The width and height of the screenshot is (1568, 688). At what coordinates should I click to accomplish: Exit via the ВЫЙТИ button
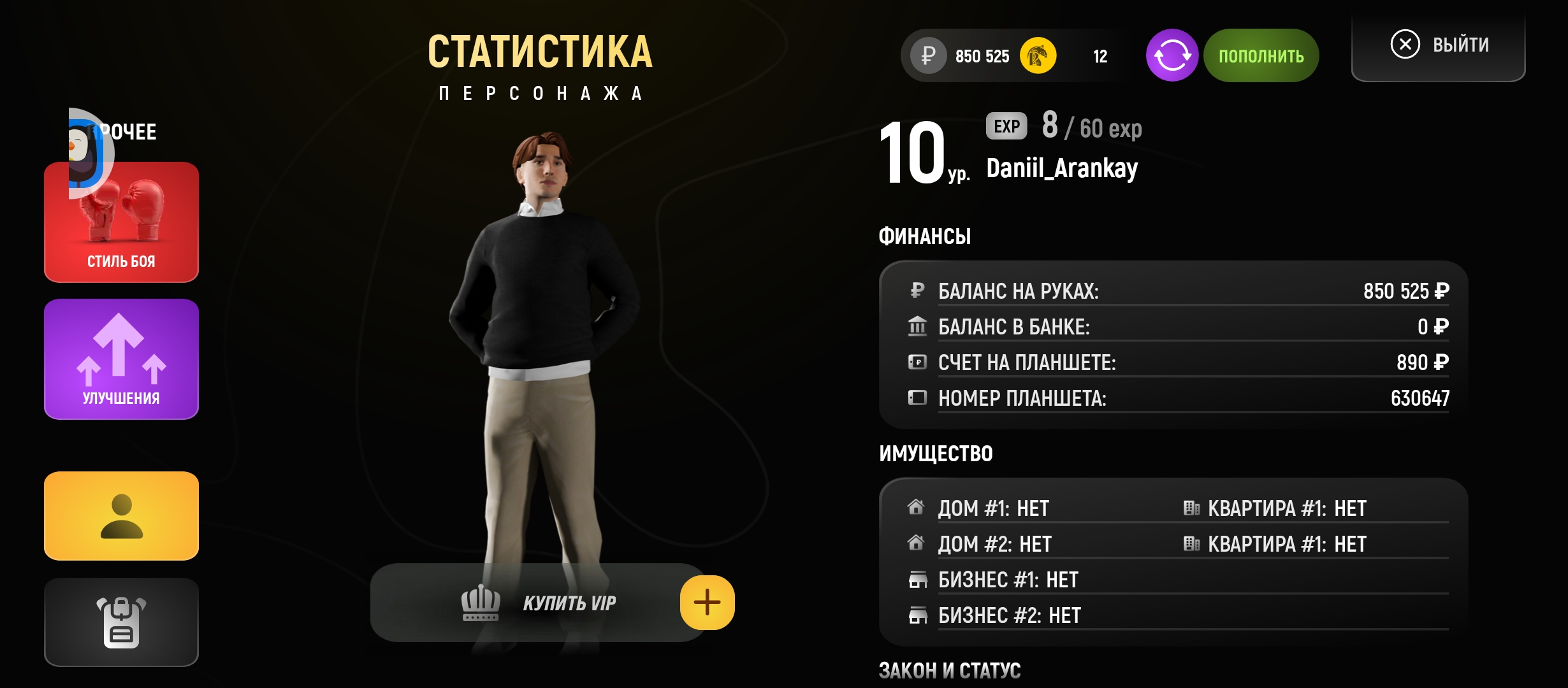pos(1439,45)
